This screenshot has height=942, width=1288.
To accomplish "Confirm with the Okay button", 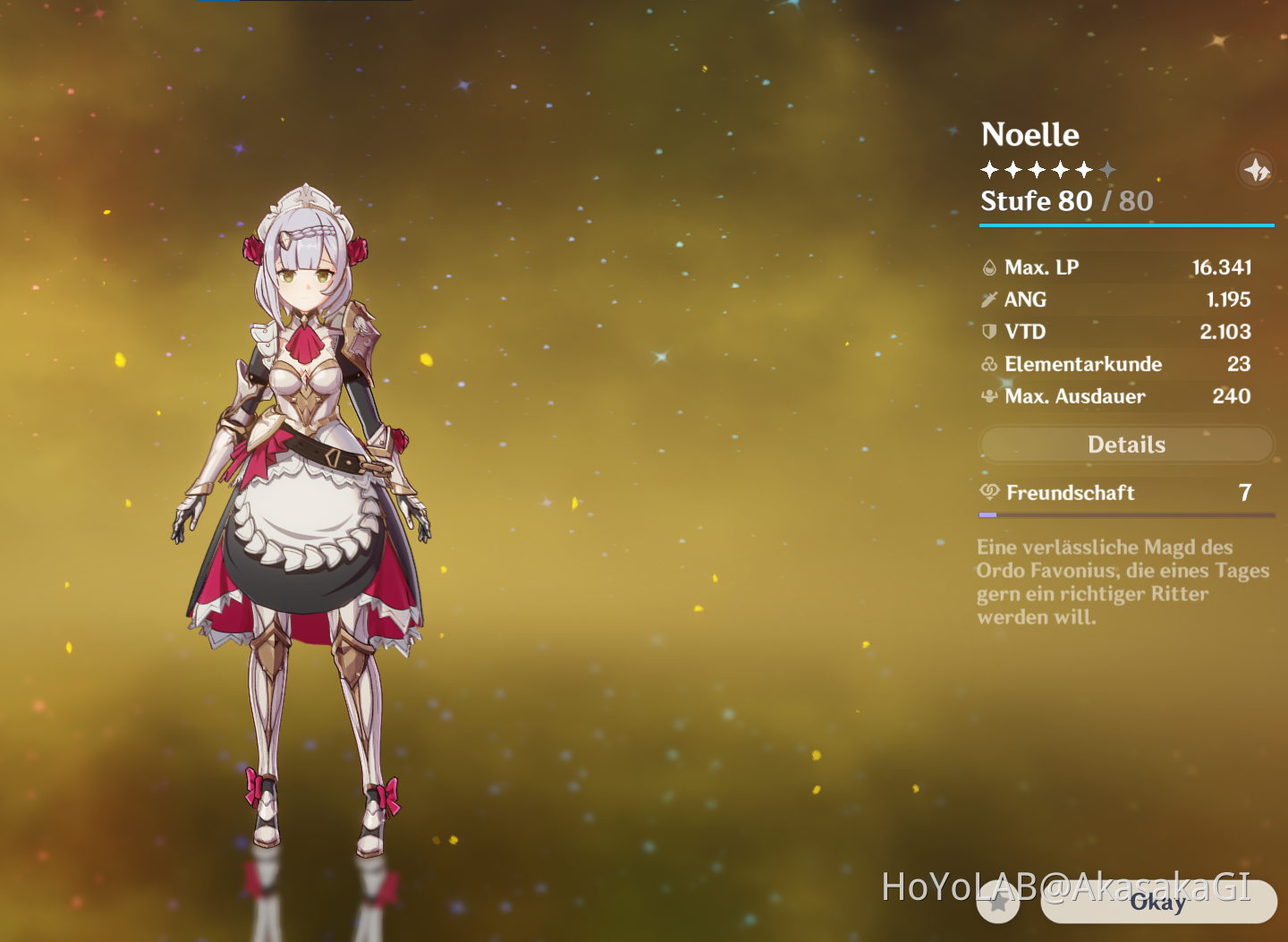I will (1159, 904).
